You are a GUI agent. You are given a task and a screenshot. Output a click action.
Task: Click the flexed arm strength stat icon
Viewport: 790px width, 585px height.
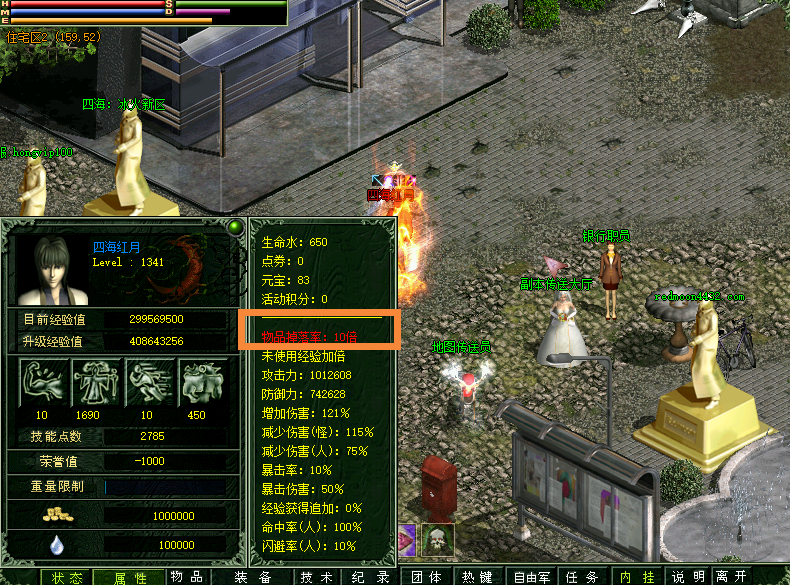coord(42,383)
